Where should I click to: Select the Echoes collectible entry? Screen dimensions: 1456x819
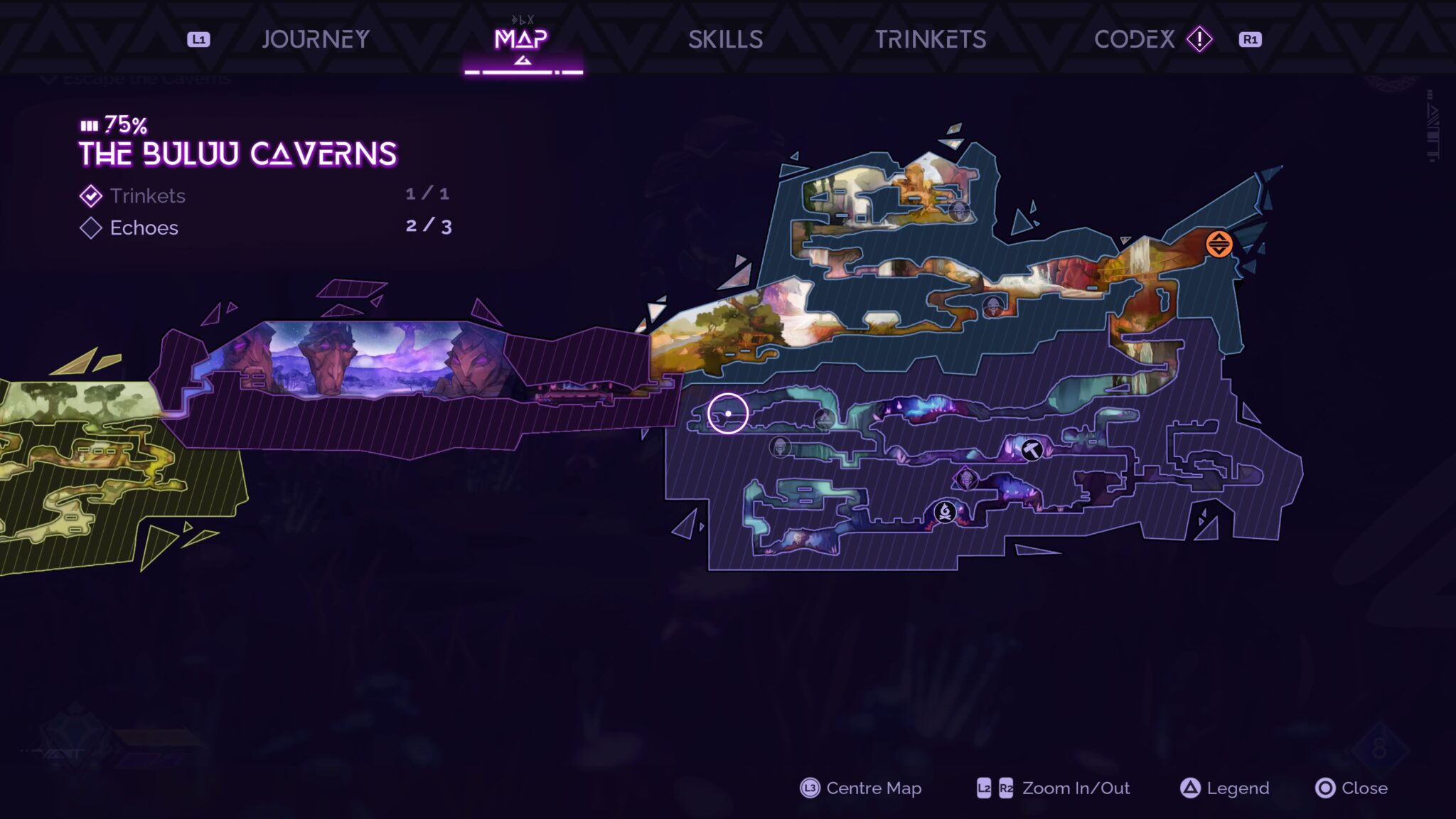pos(144,227)
